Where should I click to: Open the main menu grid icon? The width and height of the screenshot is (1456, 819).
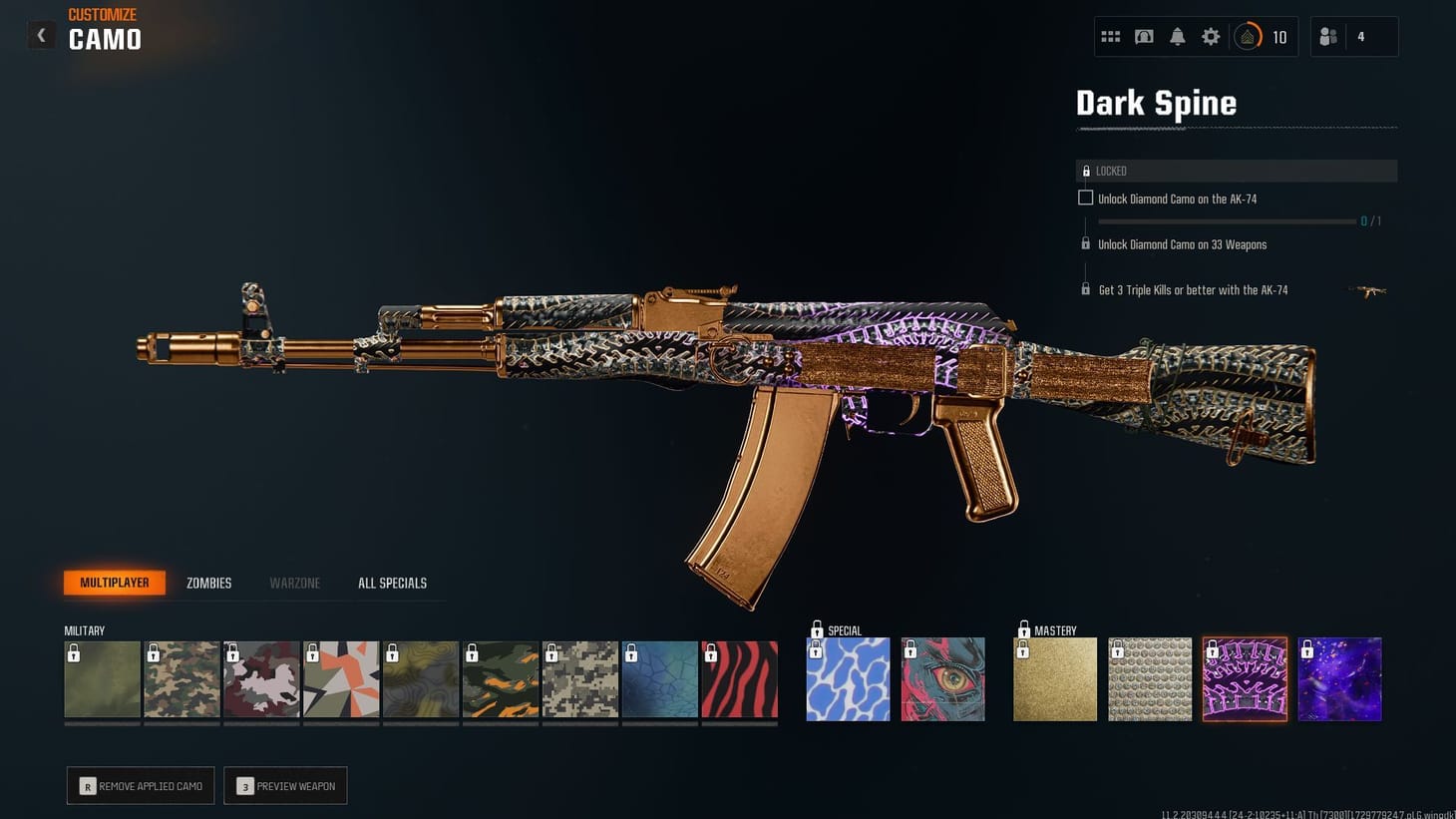click(1110, 36)
